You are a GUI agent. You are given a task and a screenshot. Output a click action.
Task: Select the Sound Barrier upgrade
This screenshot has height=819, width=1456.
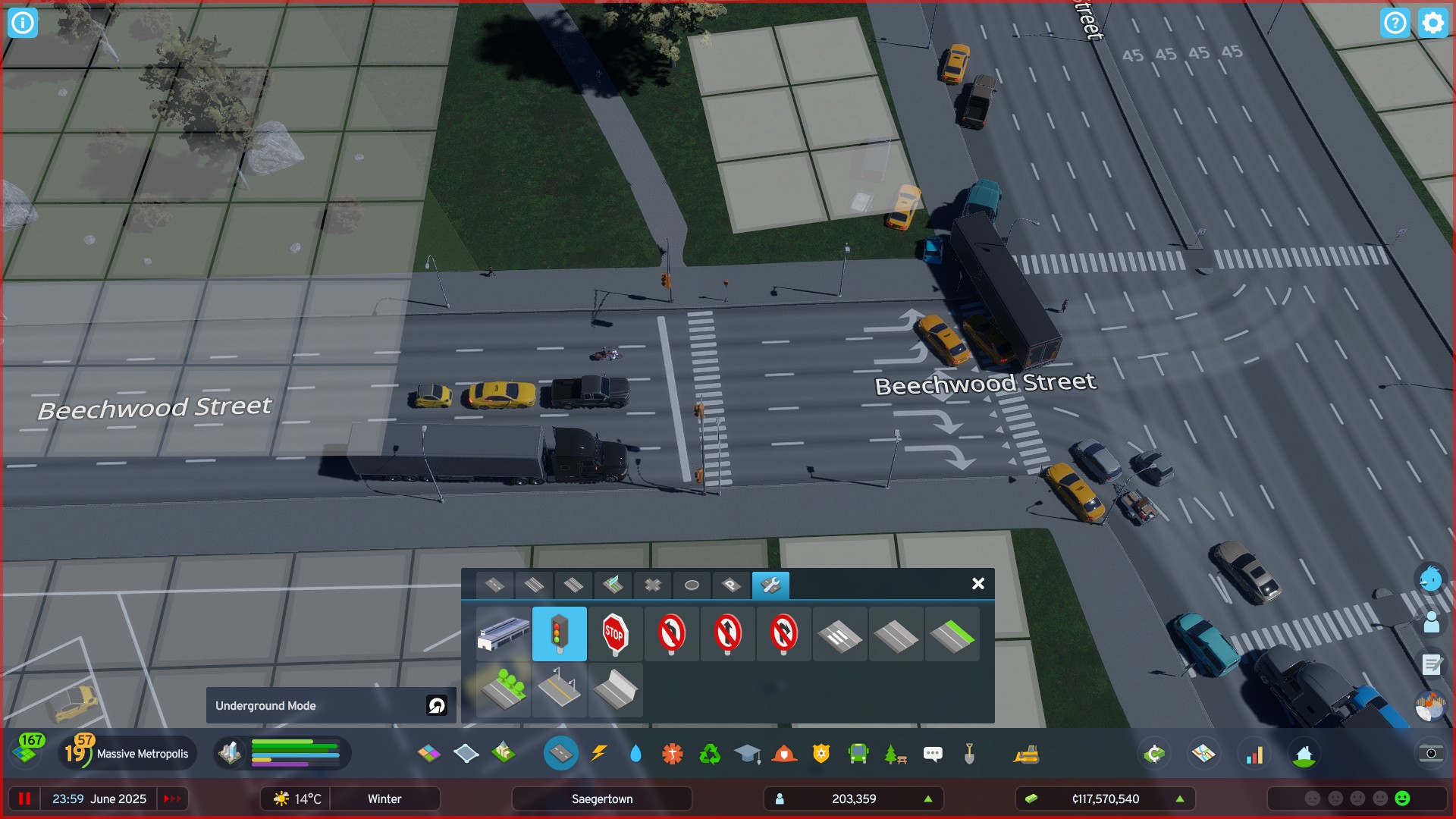(615, 691)
